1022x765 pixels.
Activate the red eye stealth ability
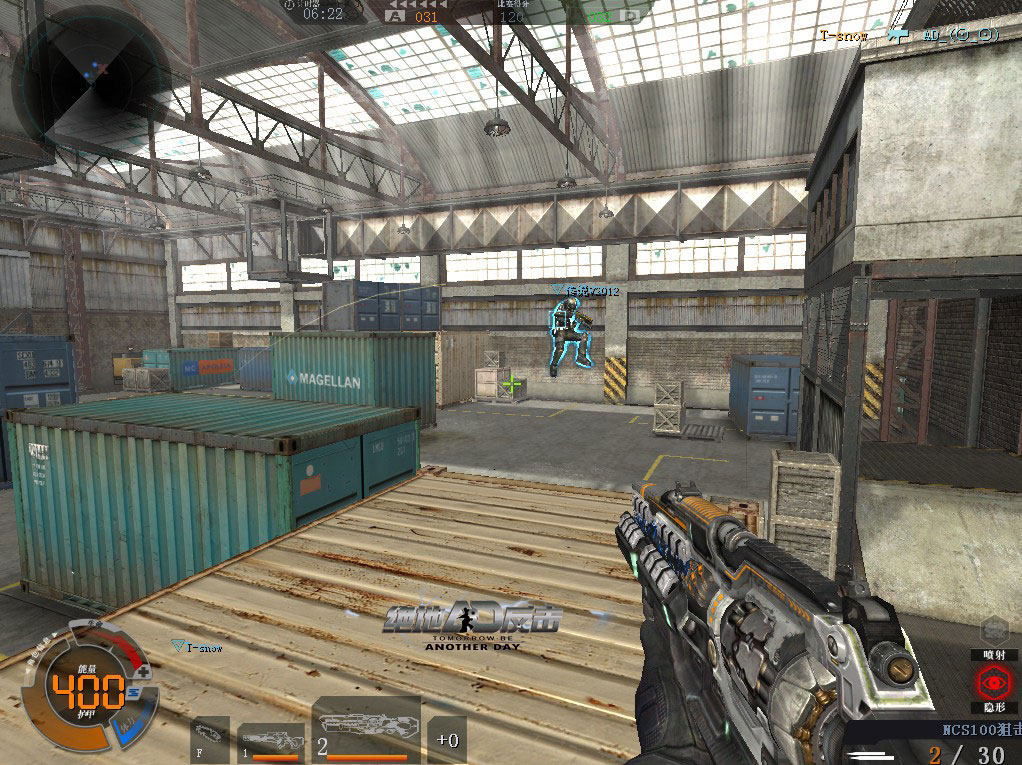[995, 684]
